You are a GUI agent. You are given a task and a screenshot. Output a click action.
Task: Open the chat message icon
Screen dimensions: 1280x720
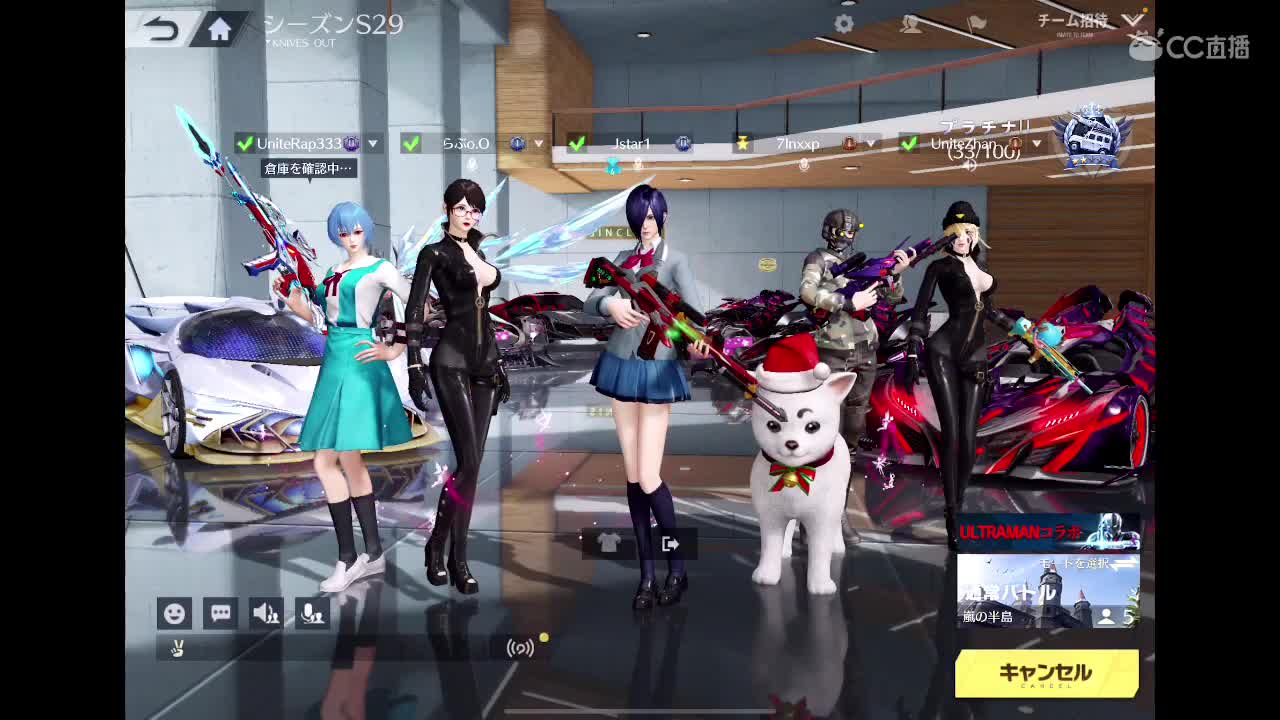221,613
